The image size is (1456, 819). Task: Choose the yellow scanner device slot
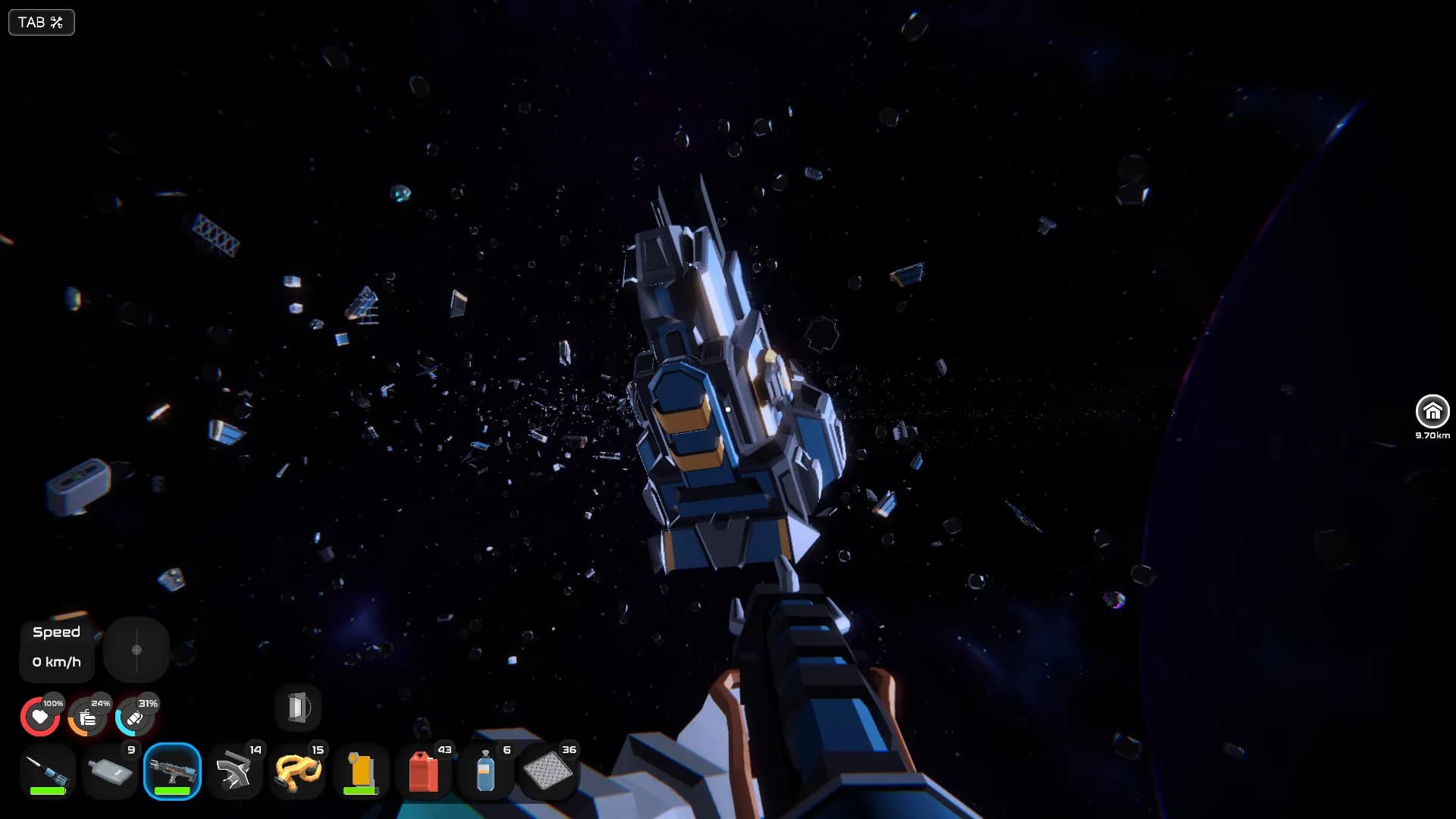(360, 772)
